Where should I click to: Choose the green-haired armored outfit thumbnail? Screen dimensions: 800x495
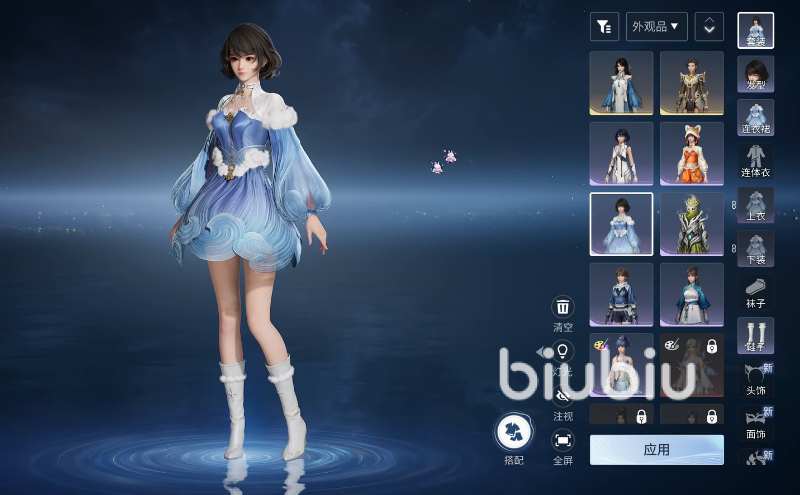[692, 224]
